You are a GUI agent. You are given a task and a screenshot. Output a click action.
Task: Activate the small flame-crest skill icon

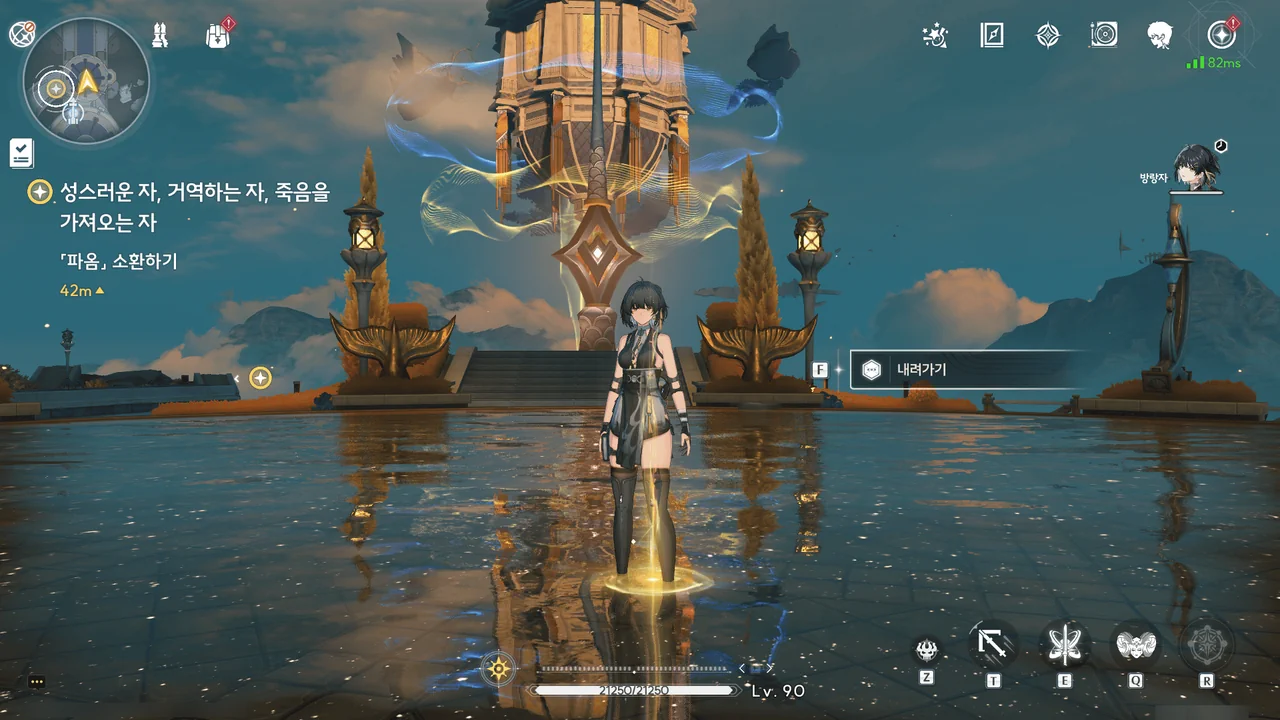(x=927, y=650)
